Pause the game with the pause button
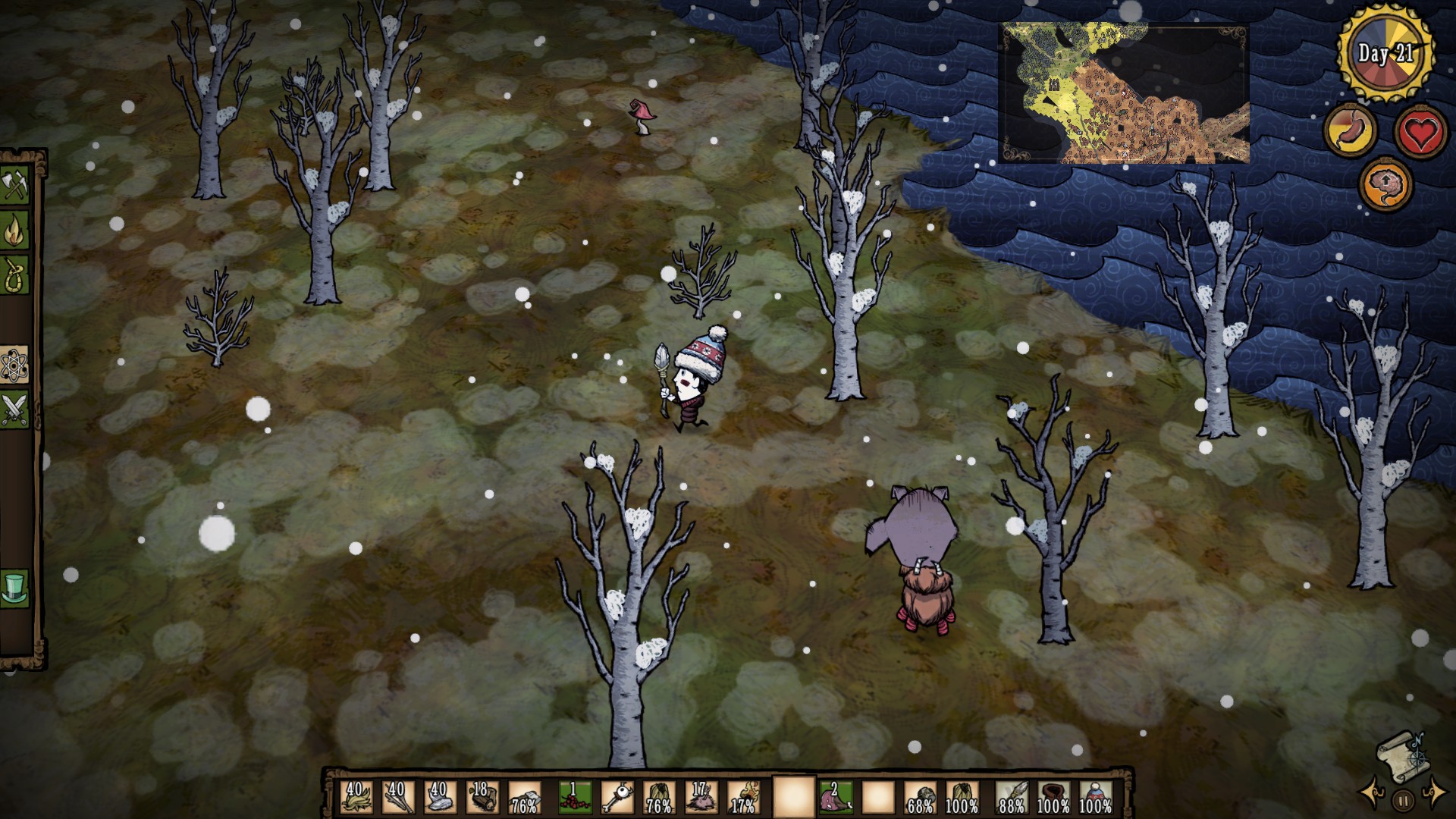This screenshot has height=819, width=1456. click(1403, 800)
